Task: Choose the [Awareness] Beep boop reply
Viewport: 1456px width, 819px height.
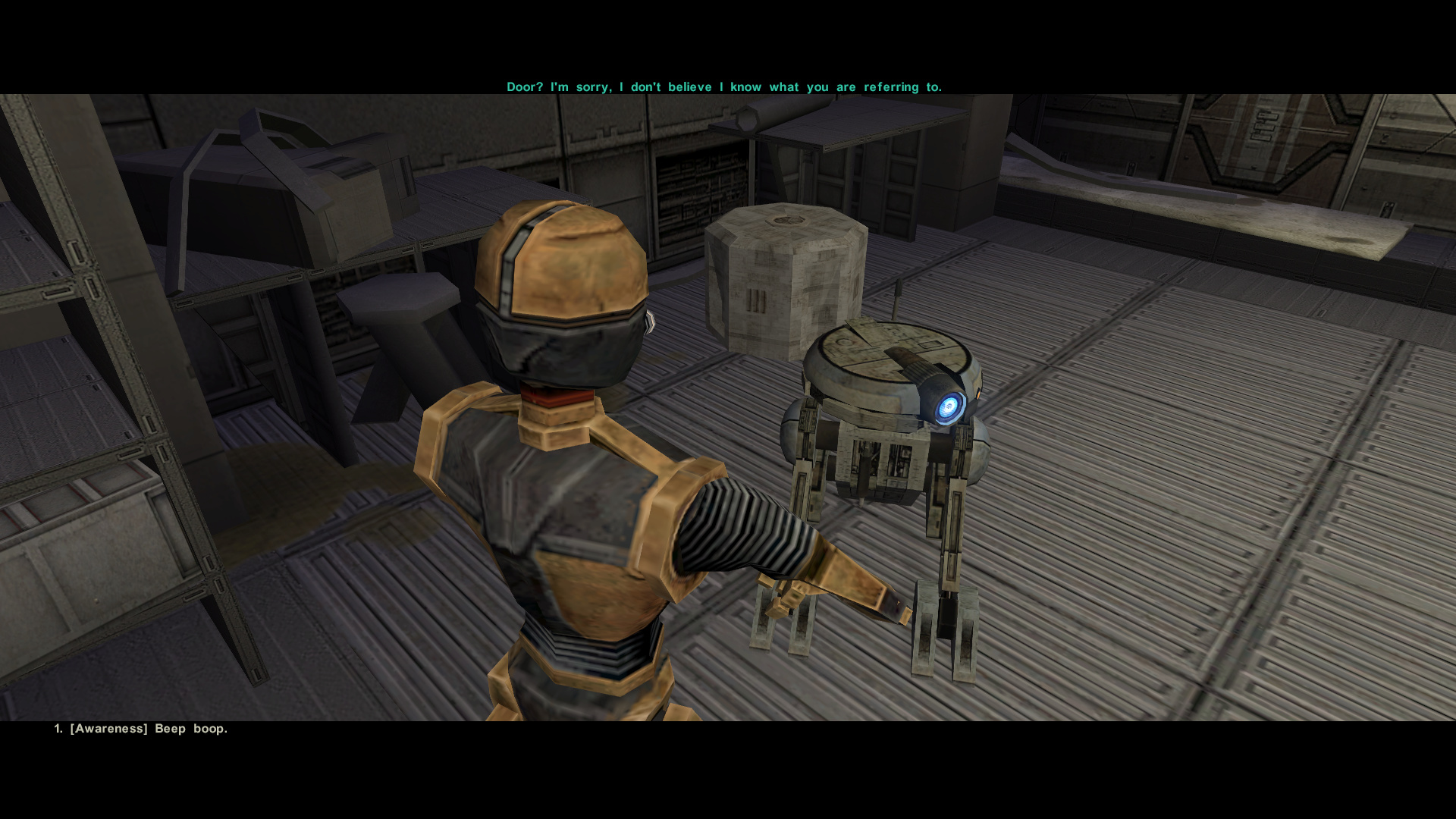Action: (141, 729)
